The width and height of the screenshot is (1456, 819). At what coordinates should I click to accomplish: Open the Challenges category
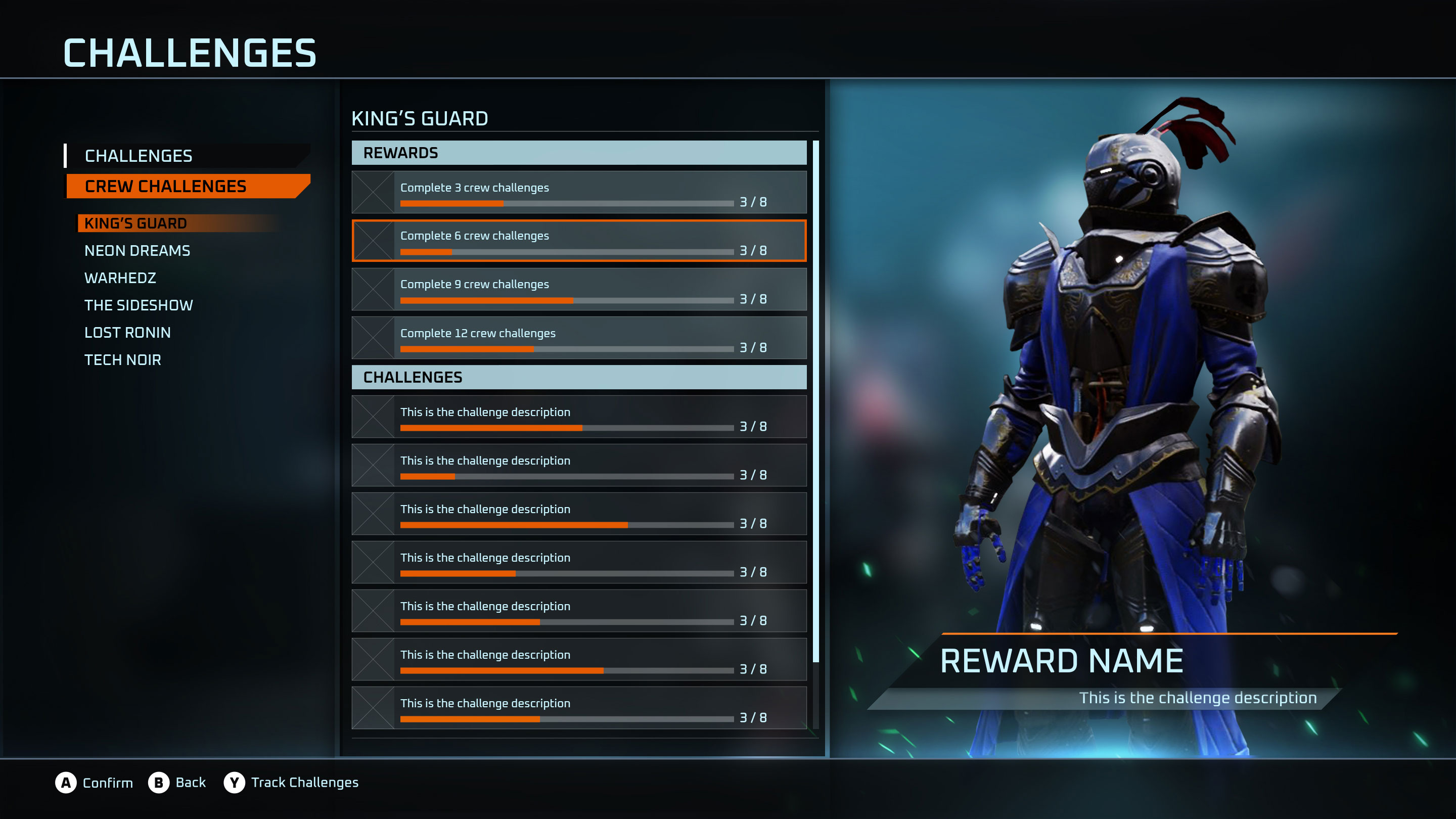139,156
